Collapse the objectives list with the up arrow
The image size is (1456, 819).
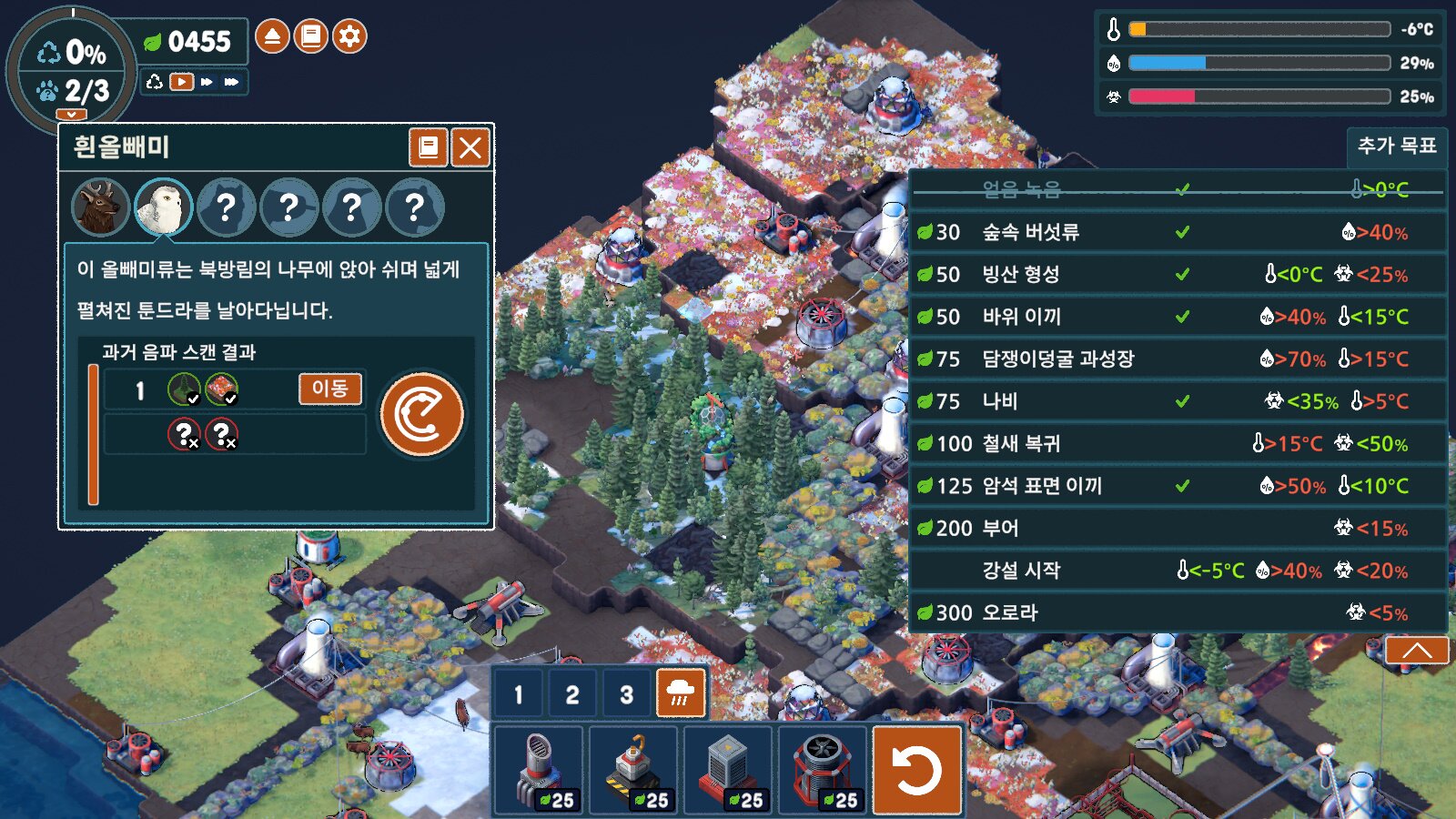1417,650
